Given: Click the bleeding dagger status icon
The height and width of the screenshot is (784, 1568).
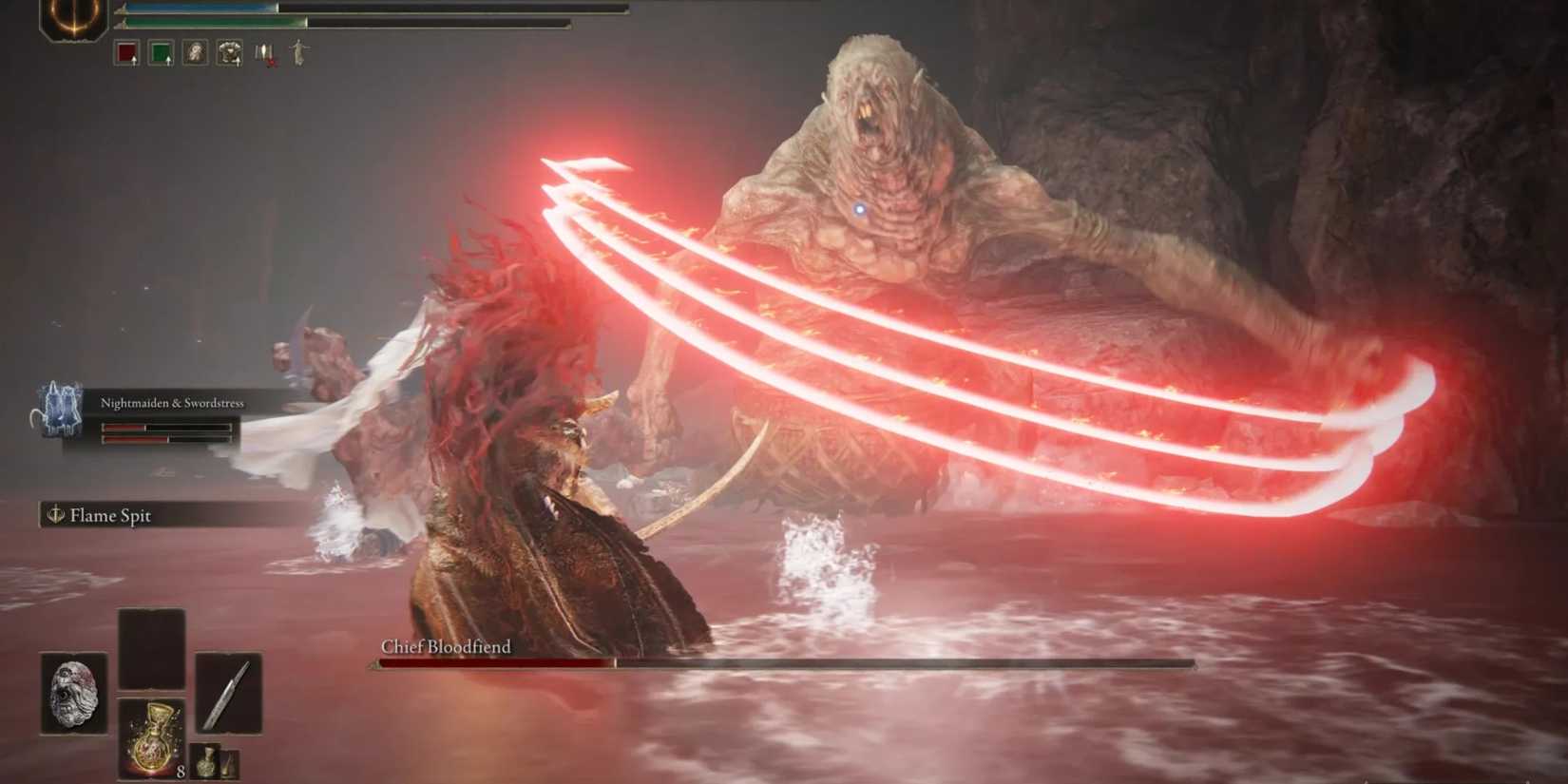Looking at the screenshot, I should click(264, 53).
